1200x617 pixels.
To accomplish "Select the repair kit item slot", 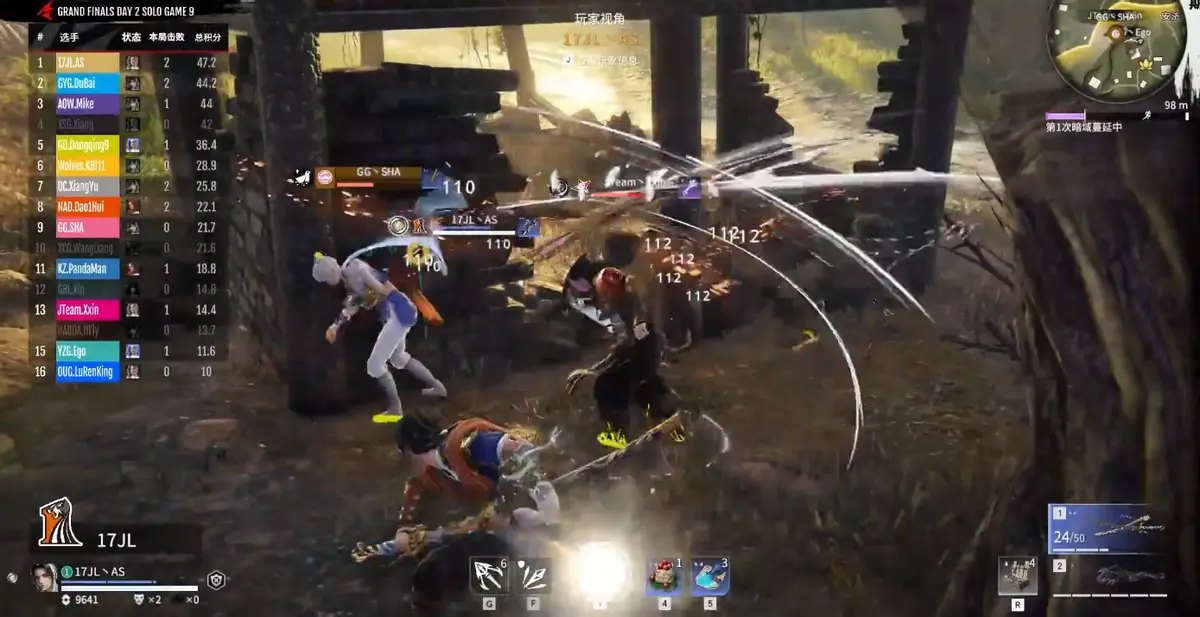I will point(1017,577).
